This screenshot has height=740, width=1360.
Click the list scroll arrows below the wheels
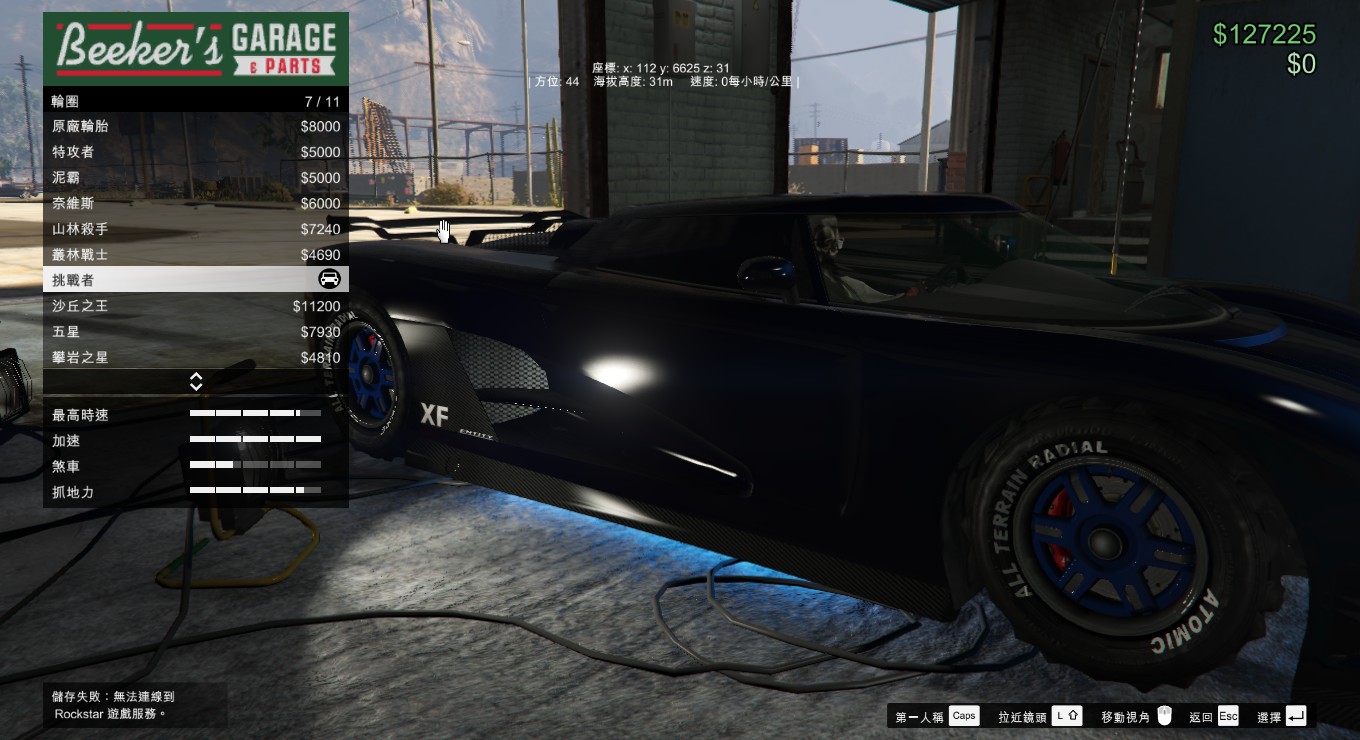coord(196,382)
